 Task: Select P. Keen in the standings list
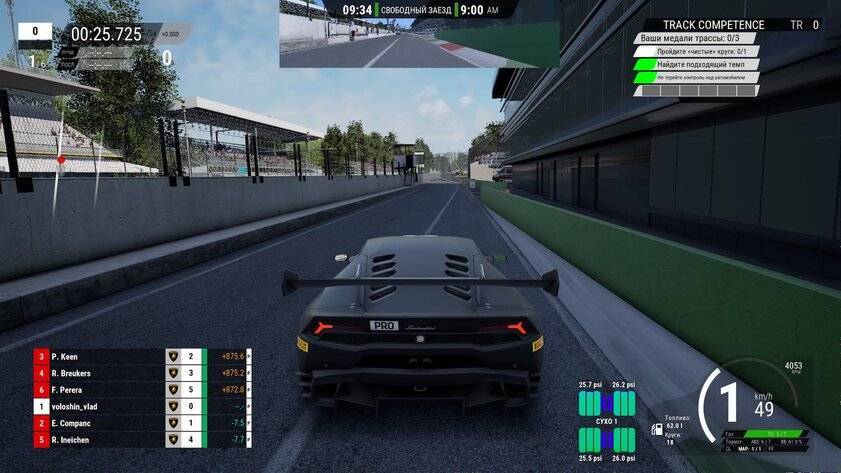[x=100, y=355]
